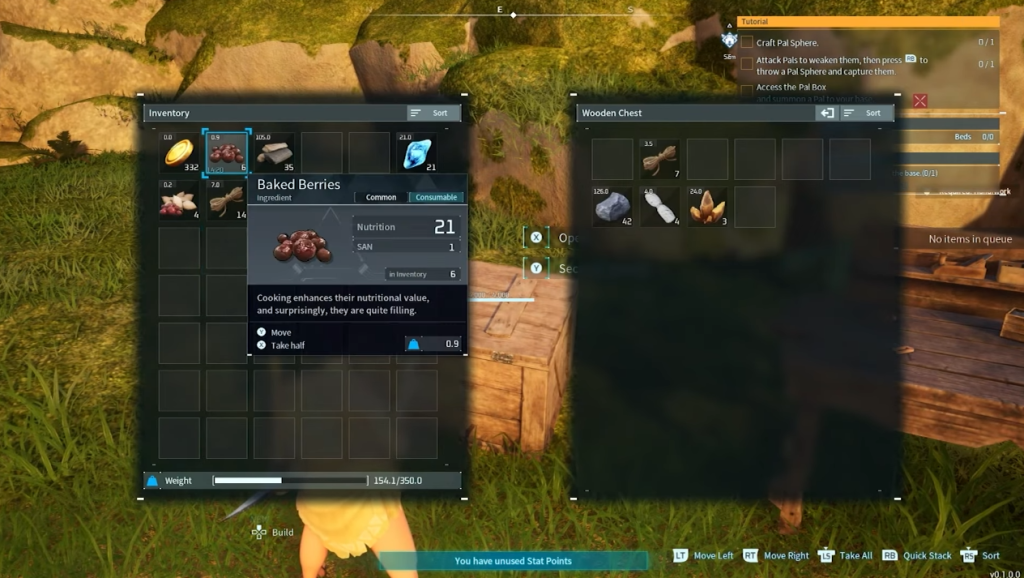This screenshot has width=1024, height=578.
Task: Select the fiber bundle in inventory
Action: pos(226,200)
